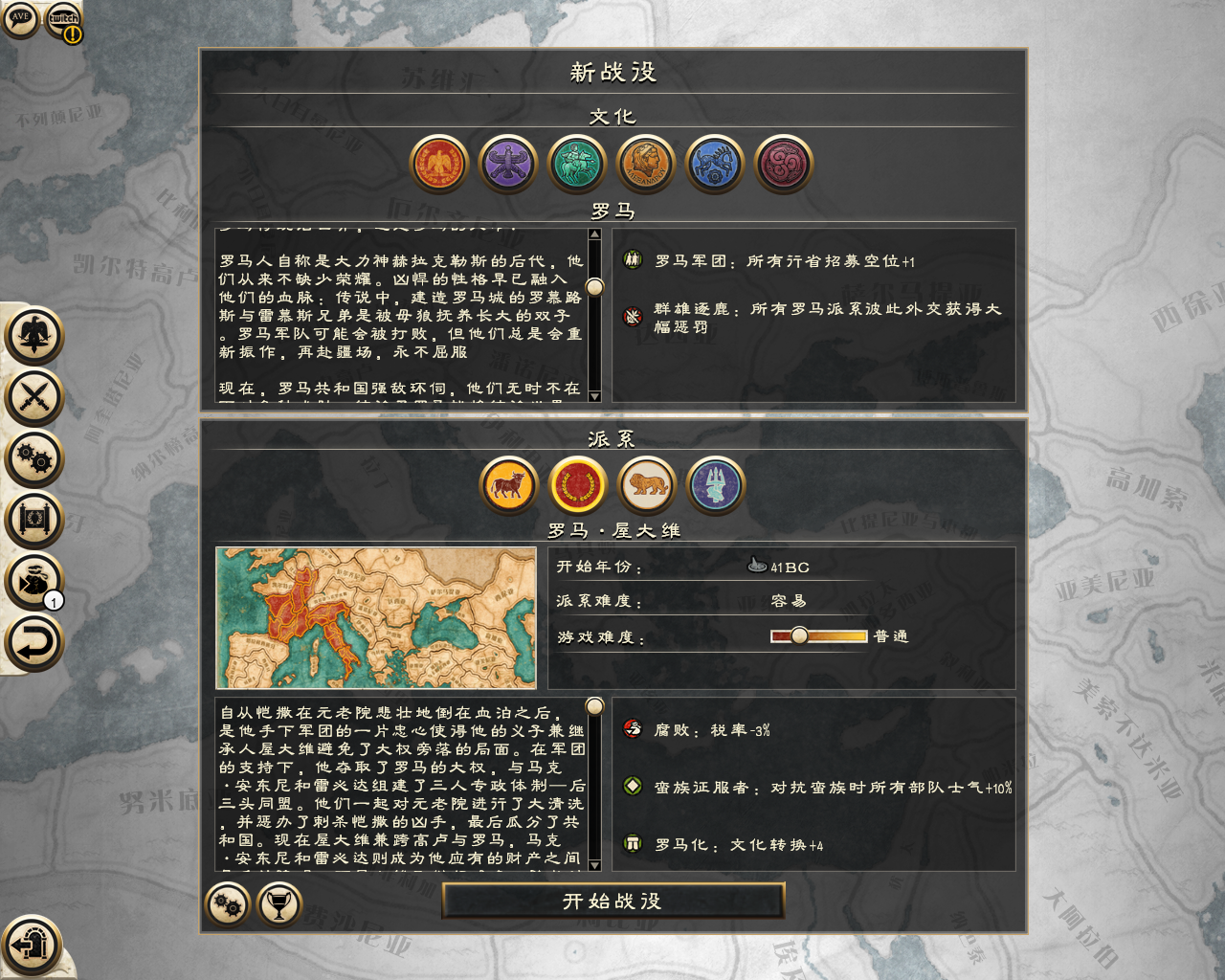Select the Rome eagle culture icon
The height and width of the screenshot is (980, 1225).
(x=439, y=163)
